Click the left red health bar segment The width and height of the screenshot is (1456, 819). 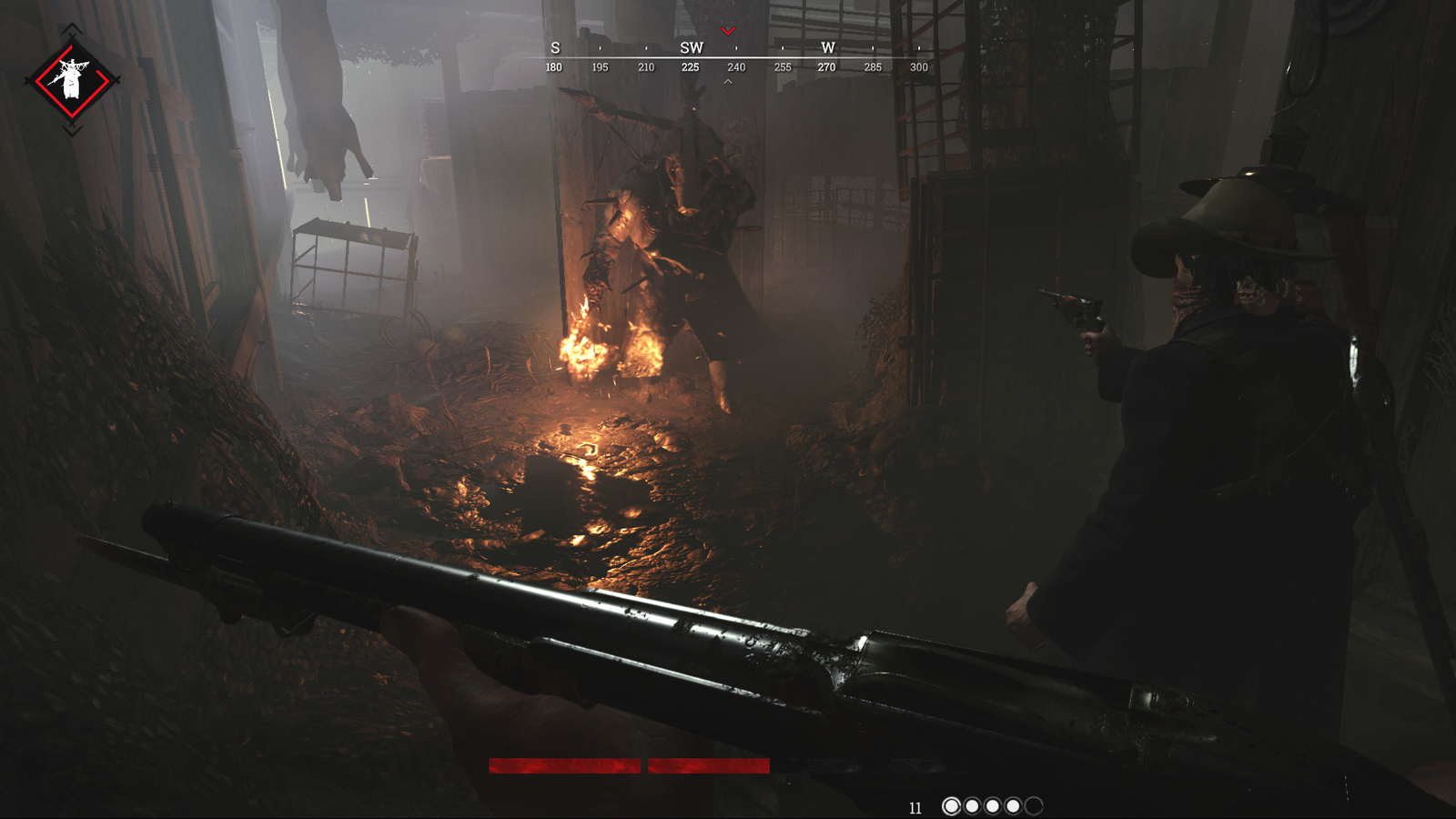pyautogui.click(x=564, y=765)
